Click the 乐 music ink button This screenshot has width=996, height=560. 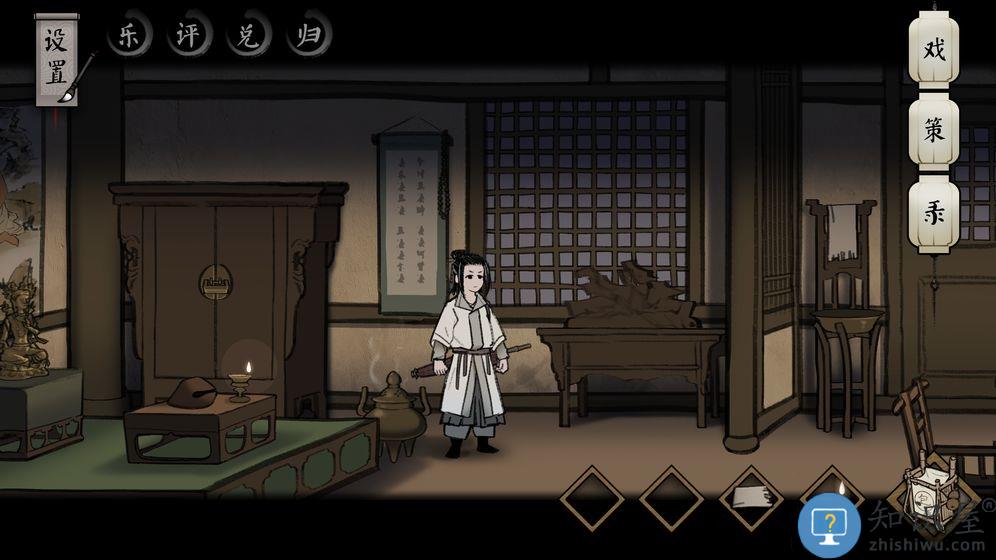[130, 37]
